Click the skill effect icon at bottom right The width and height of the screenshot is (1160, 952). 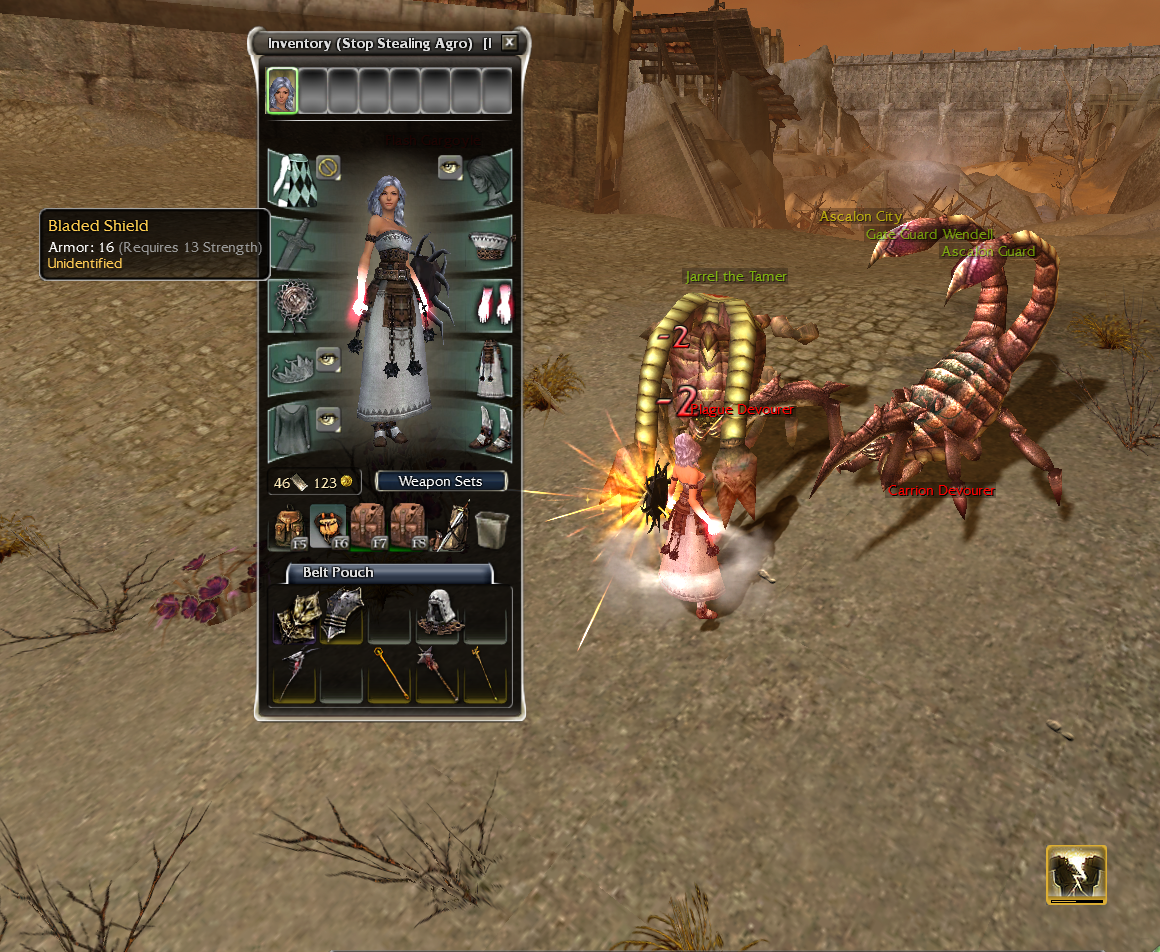[1076, 873]
